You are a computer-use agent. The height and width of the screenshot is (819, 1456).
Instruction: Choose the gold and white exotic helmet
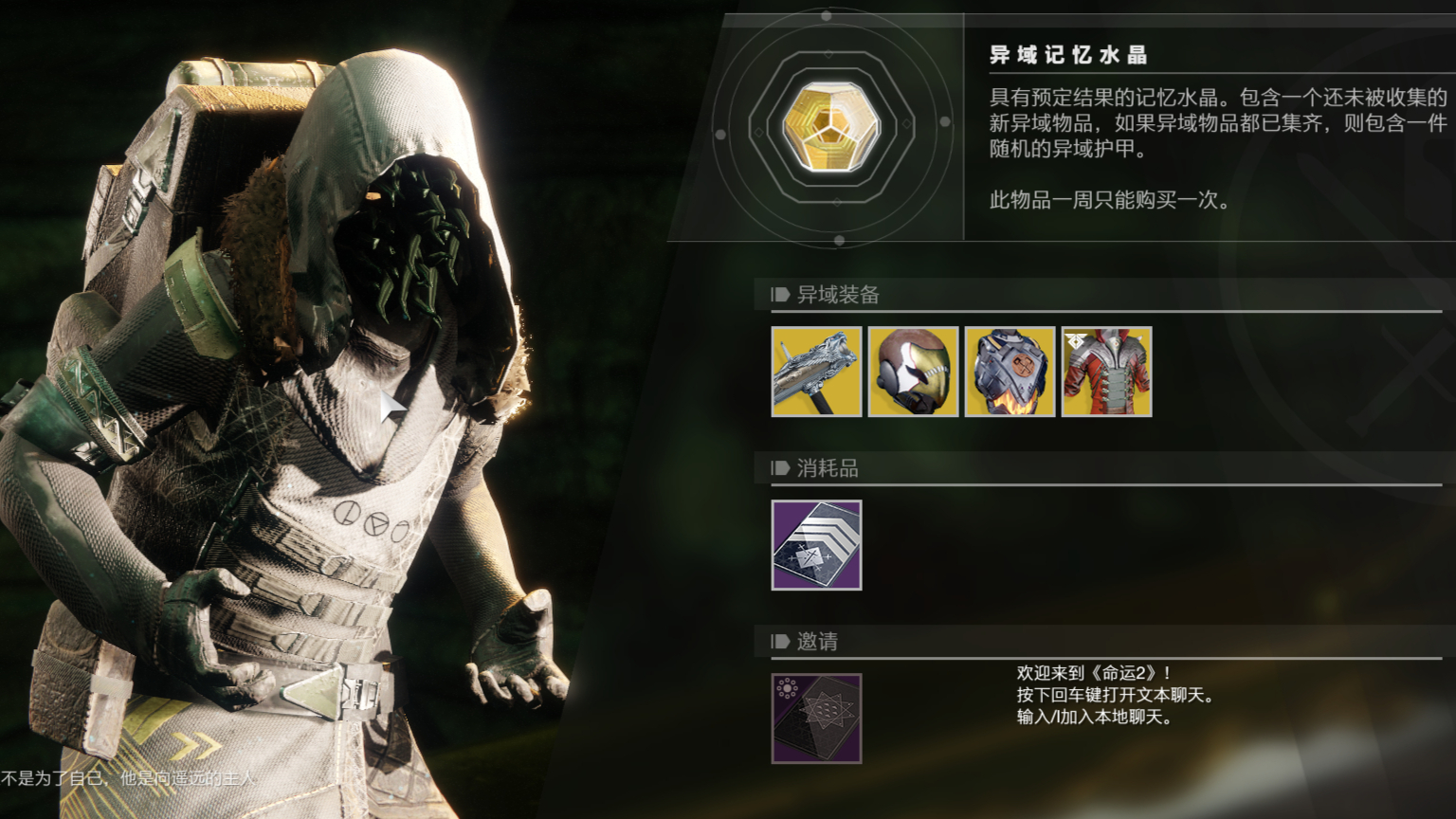point(913,372)
